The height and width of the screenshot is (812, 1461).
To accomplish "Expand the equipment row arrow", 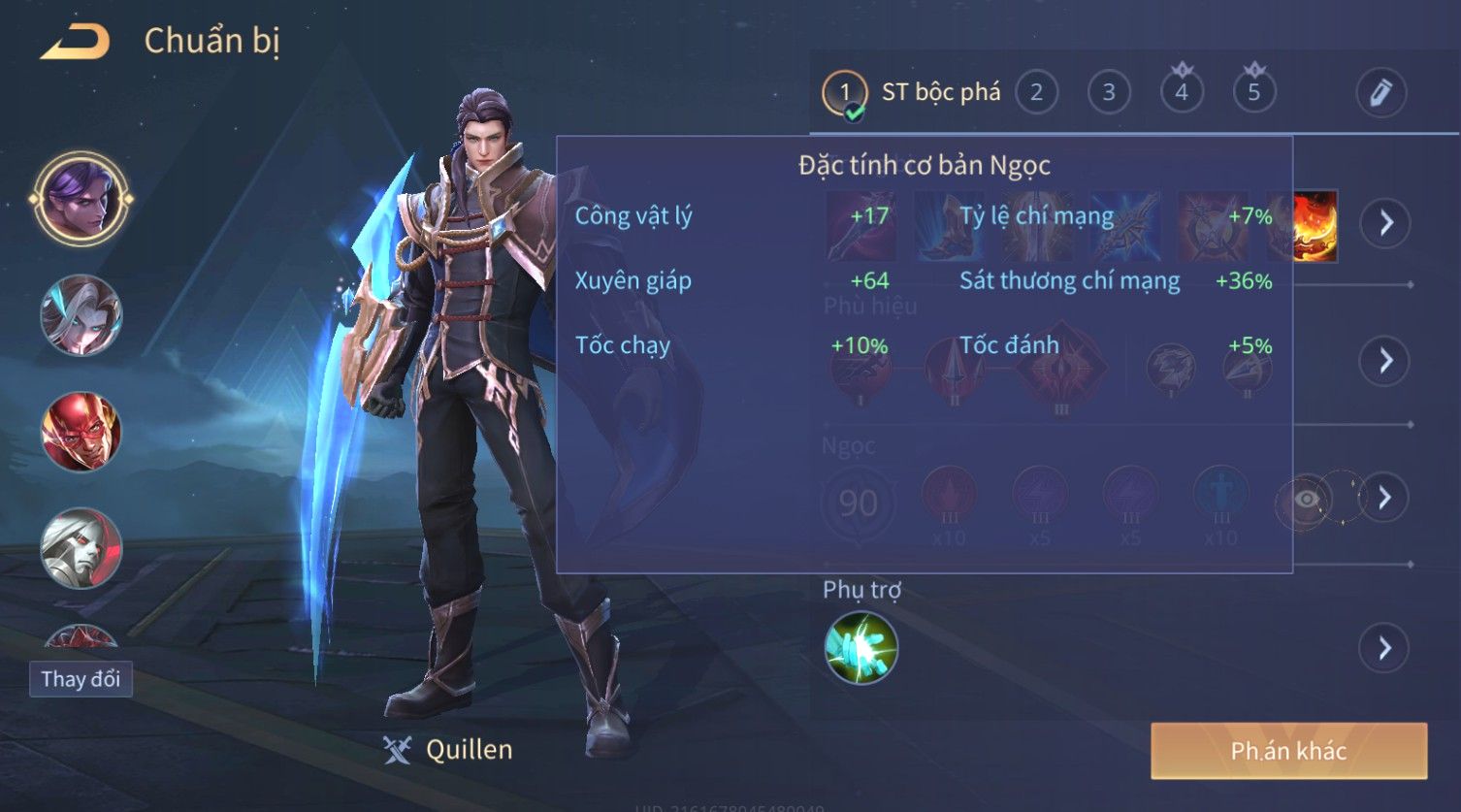I will click(x=1384, y=223).
